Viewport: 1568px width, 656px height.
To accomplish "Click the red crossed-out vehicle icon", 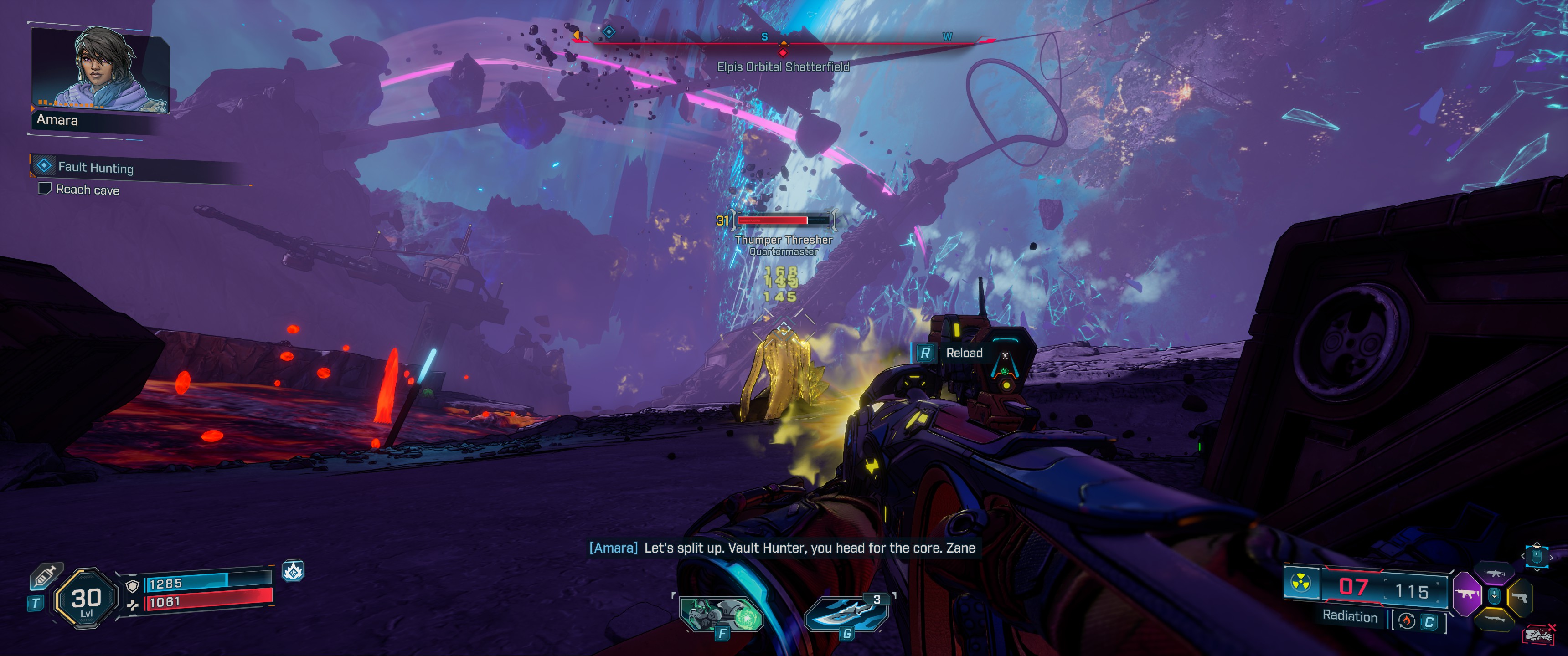I will pos(1539,634).
